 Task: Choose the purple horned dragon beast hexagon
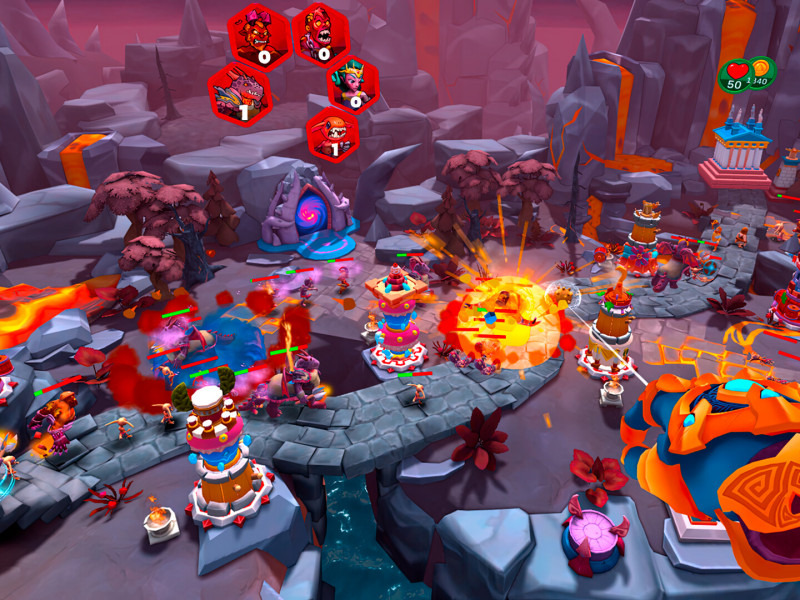point(240,93)
